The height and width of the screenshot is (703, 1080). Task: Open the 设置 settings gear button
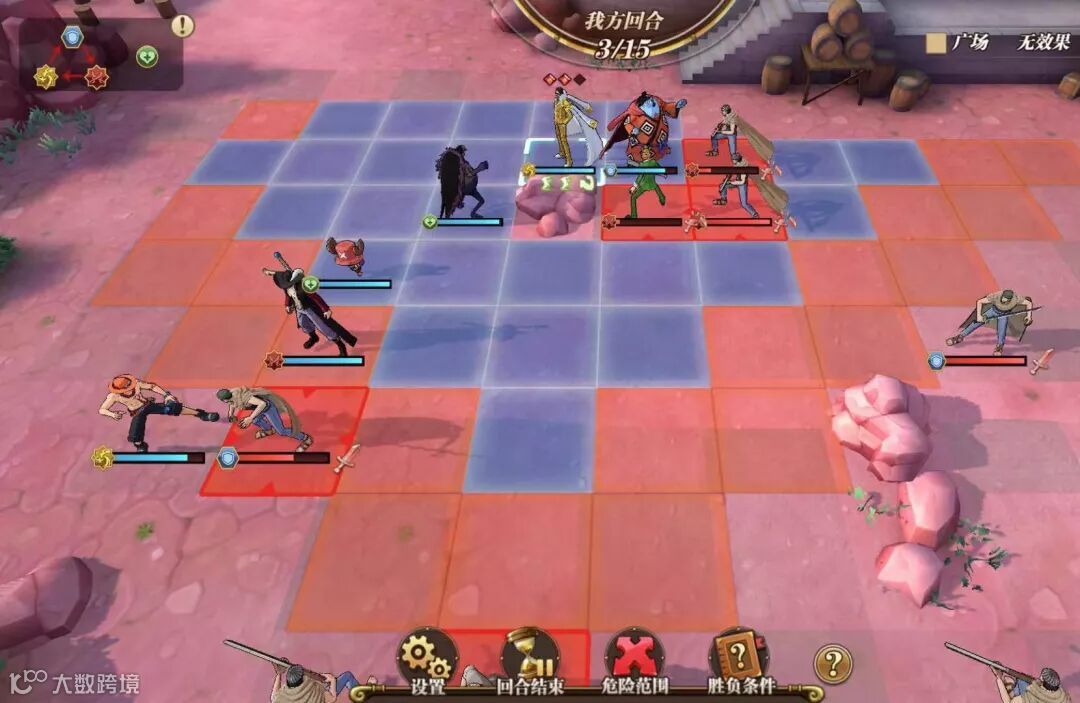(x=427, y=658)
